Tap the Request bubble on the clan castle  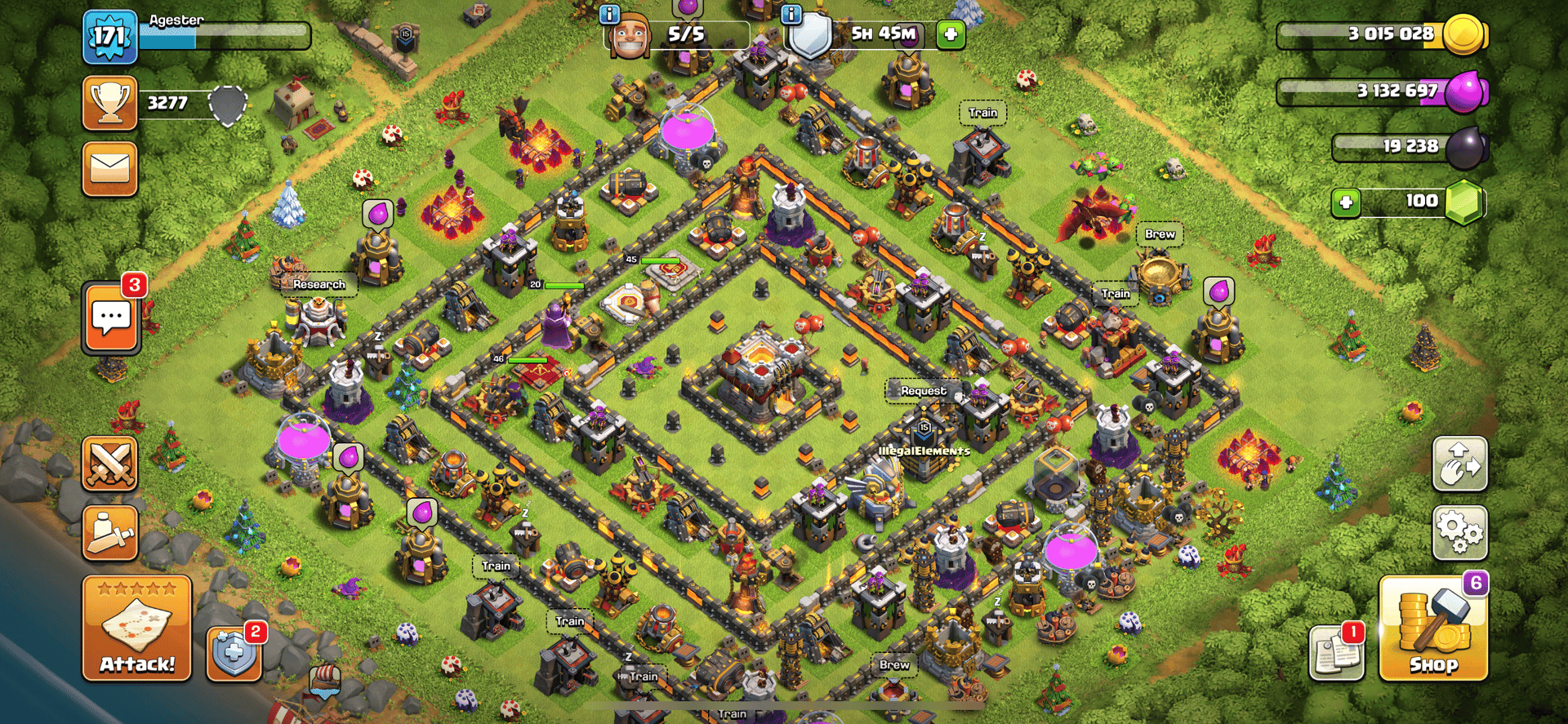click(x=923, y=391)
